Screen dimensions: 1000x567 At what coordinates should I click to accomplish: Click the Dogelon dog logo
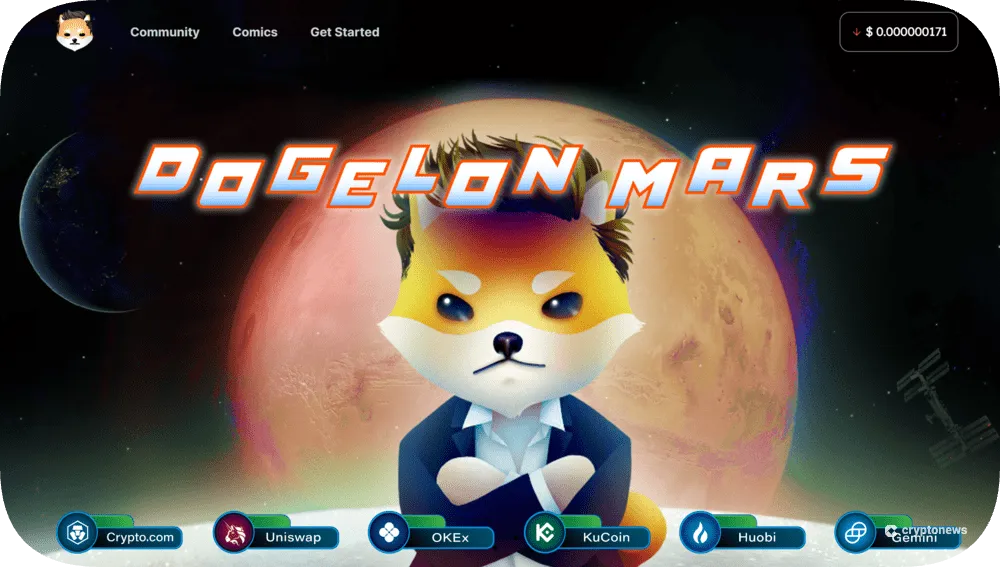coord(75,31)
